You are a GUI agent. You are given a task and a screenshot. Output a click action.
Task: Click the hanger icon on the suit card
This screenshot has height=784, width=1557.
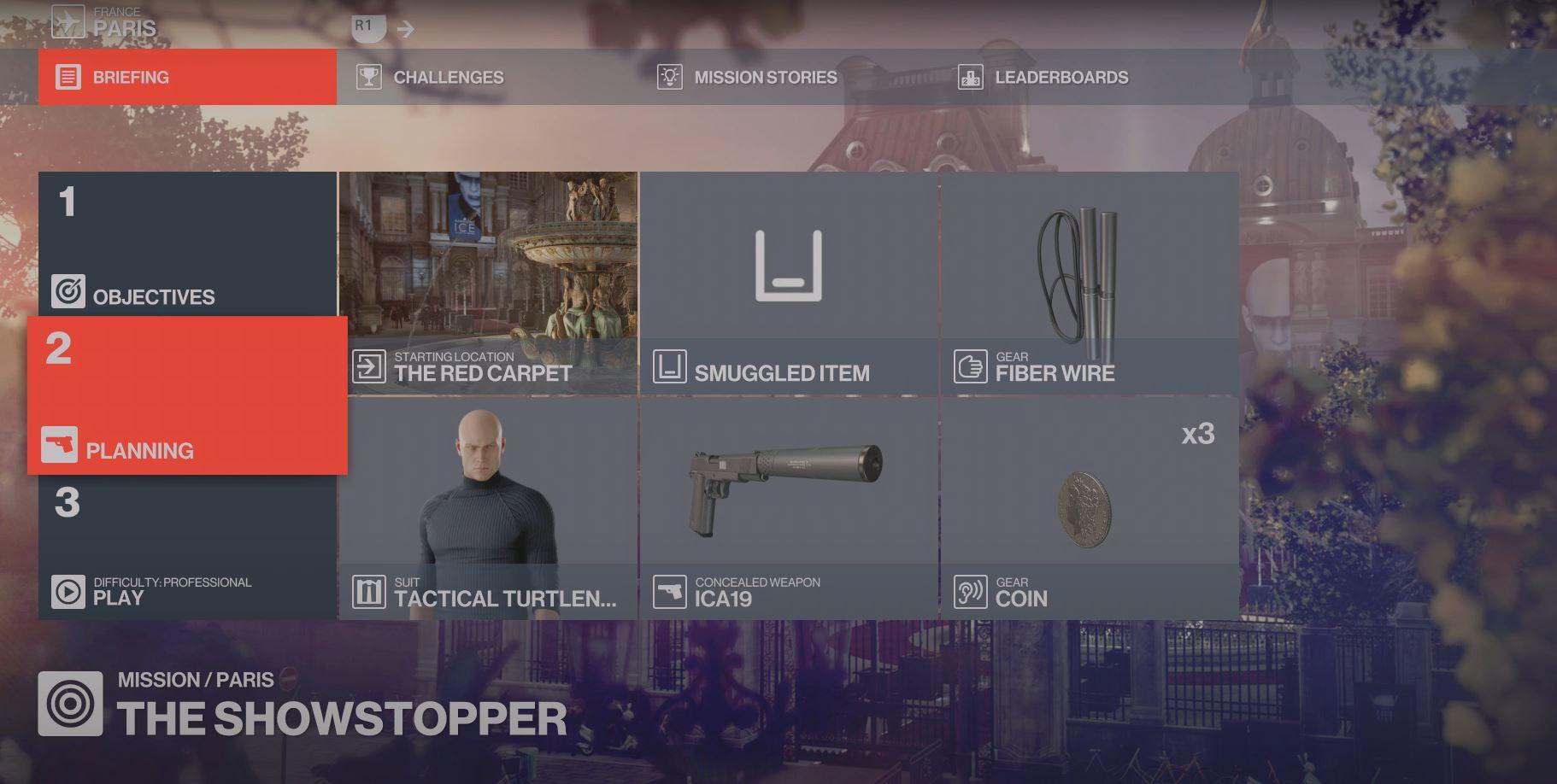369,590
